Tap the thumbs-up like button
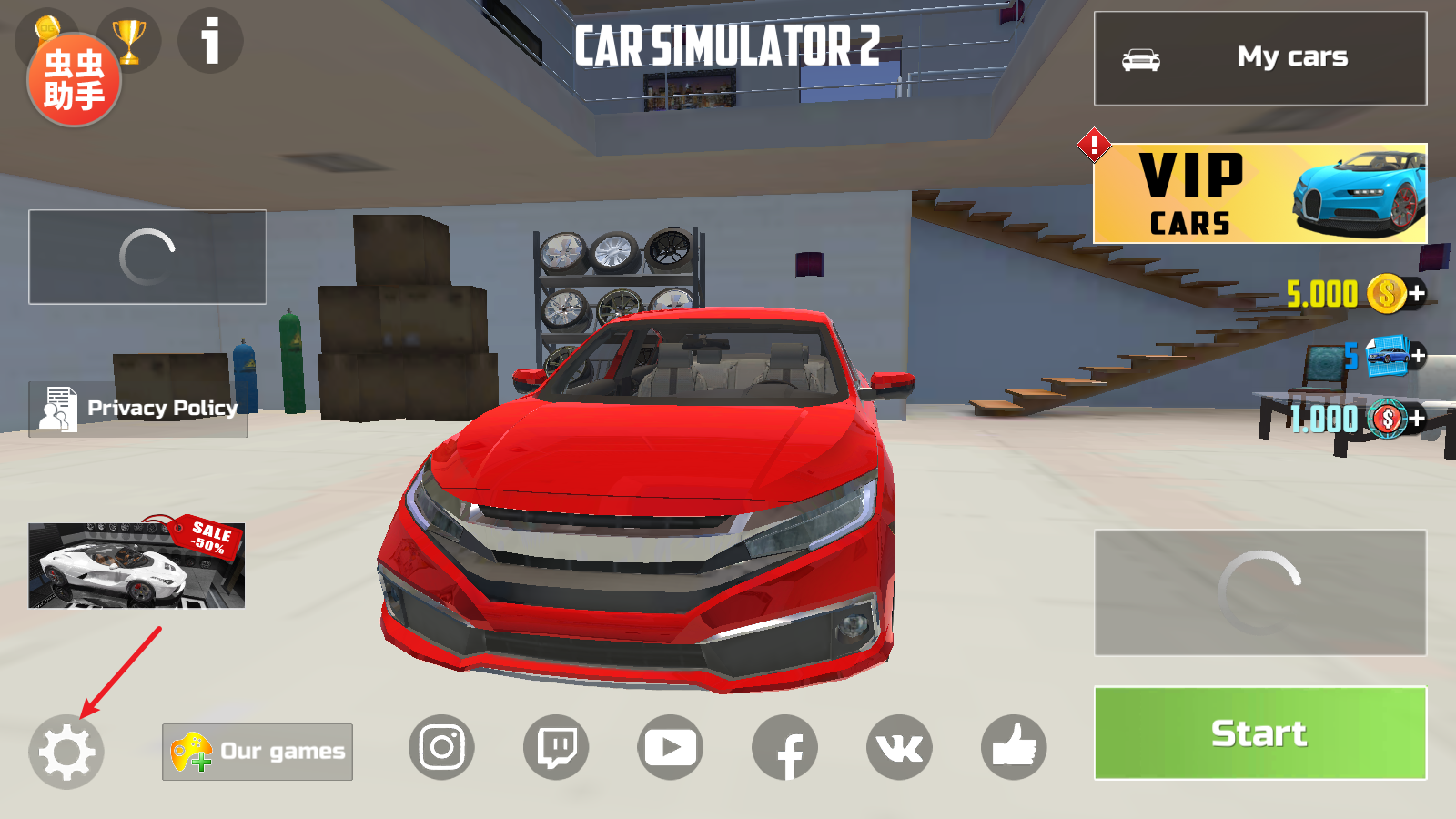1456x819 pixels. 1014,748
